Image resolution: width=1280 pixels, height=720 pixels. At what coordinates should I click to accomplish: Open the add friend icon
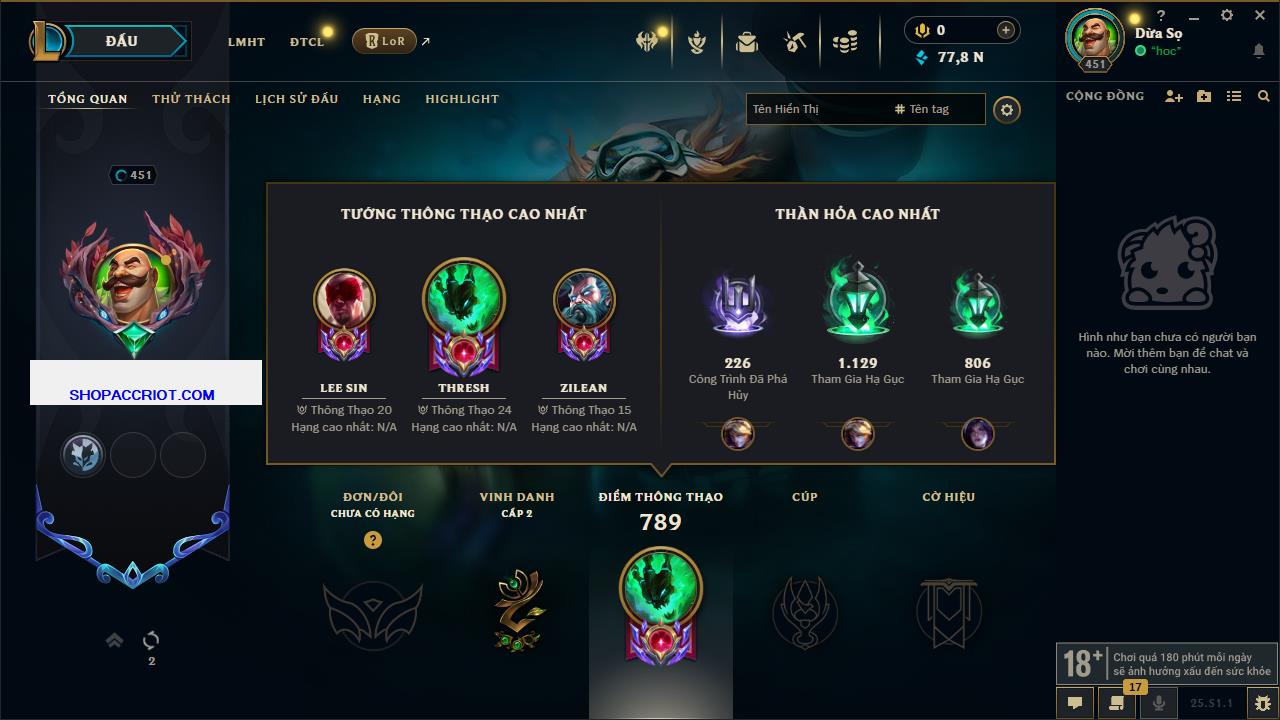[1174, 96]
